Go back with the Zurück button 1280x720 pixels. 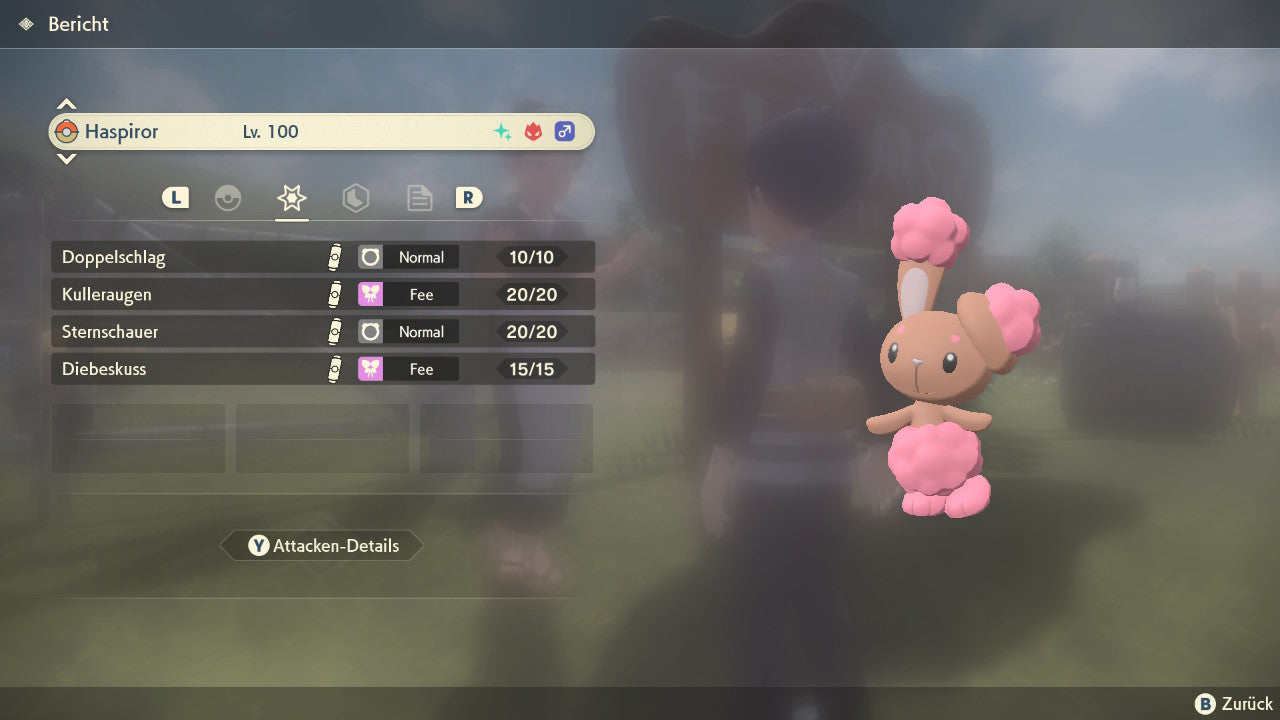tap(1234, 704)
